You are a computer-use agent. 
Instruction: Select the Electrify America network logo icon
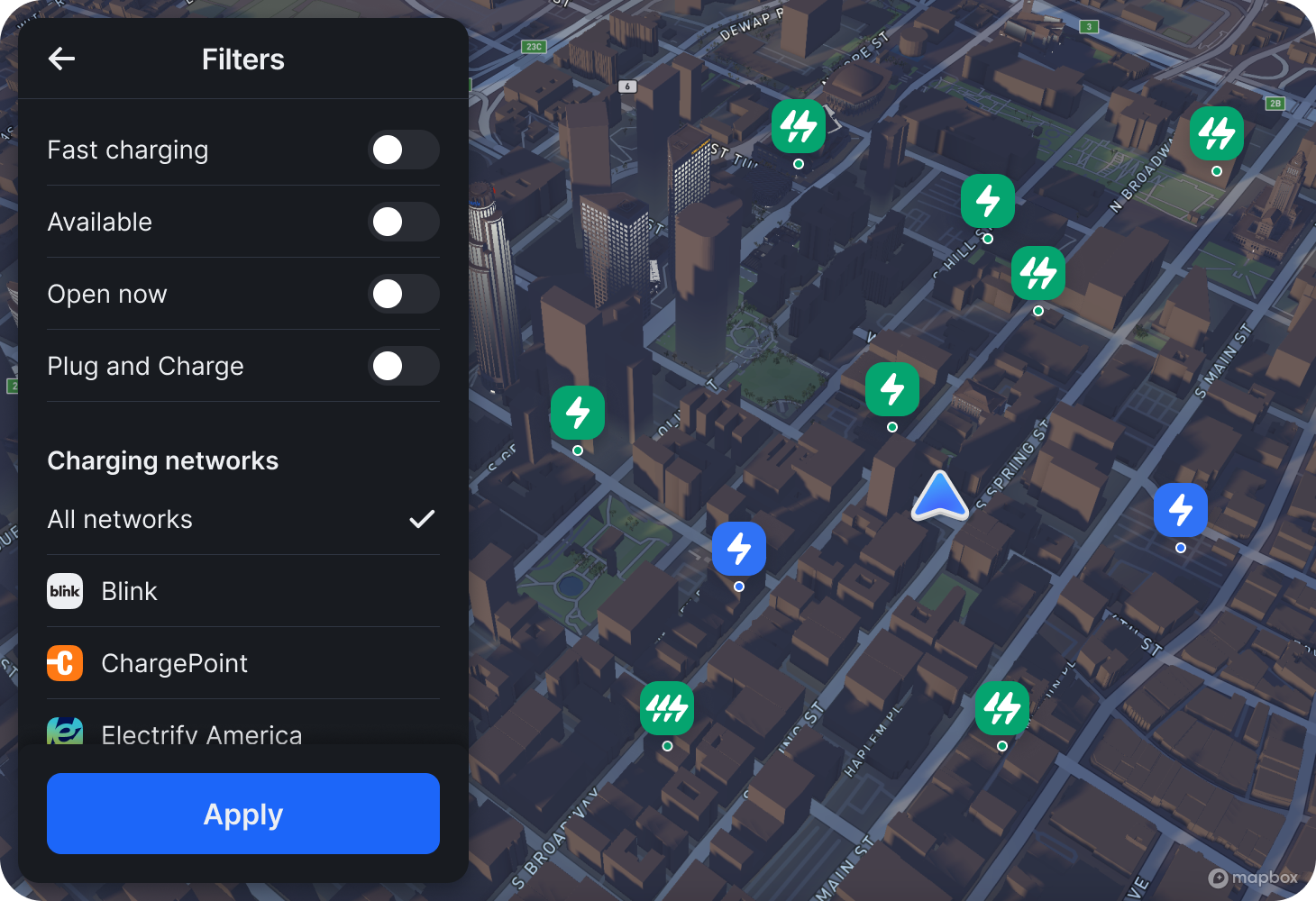click(x=64, y=733)
